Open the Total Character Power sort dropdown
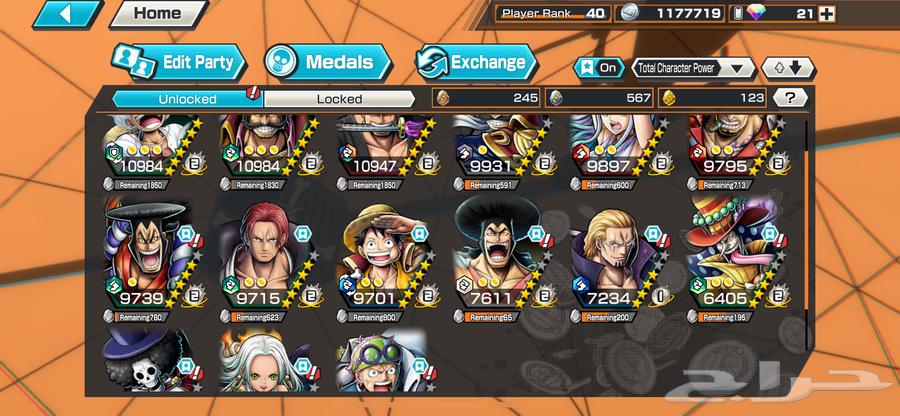The image size is (900, 416). click(693, 68)
